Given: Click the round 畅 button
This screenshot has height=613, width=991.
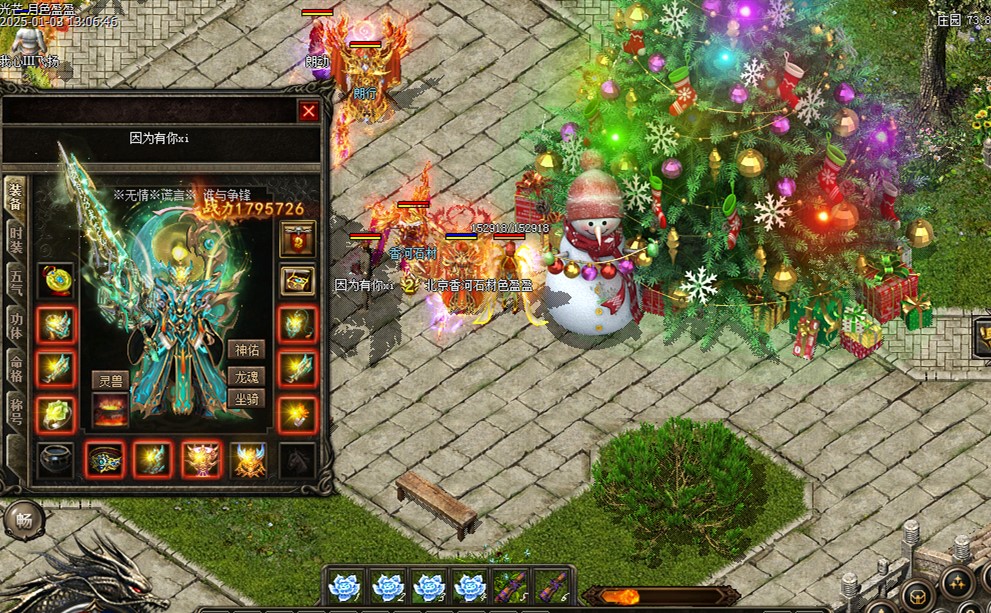Looking at the screenshot, I should [22, 520].
